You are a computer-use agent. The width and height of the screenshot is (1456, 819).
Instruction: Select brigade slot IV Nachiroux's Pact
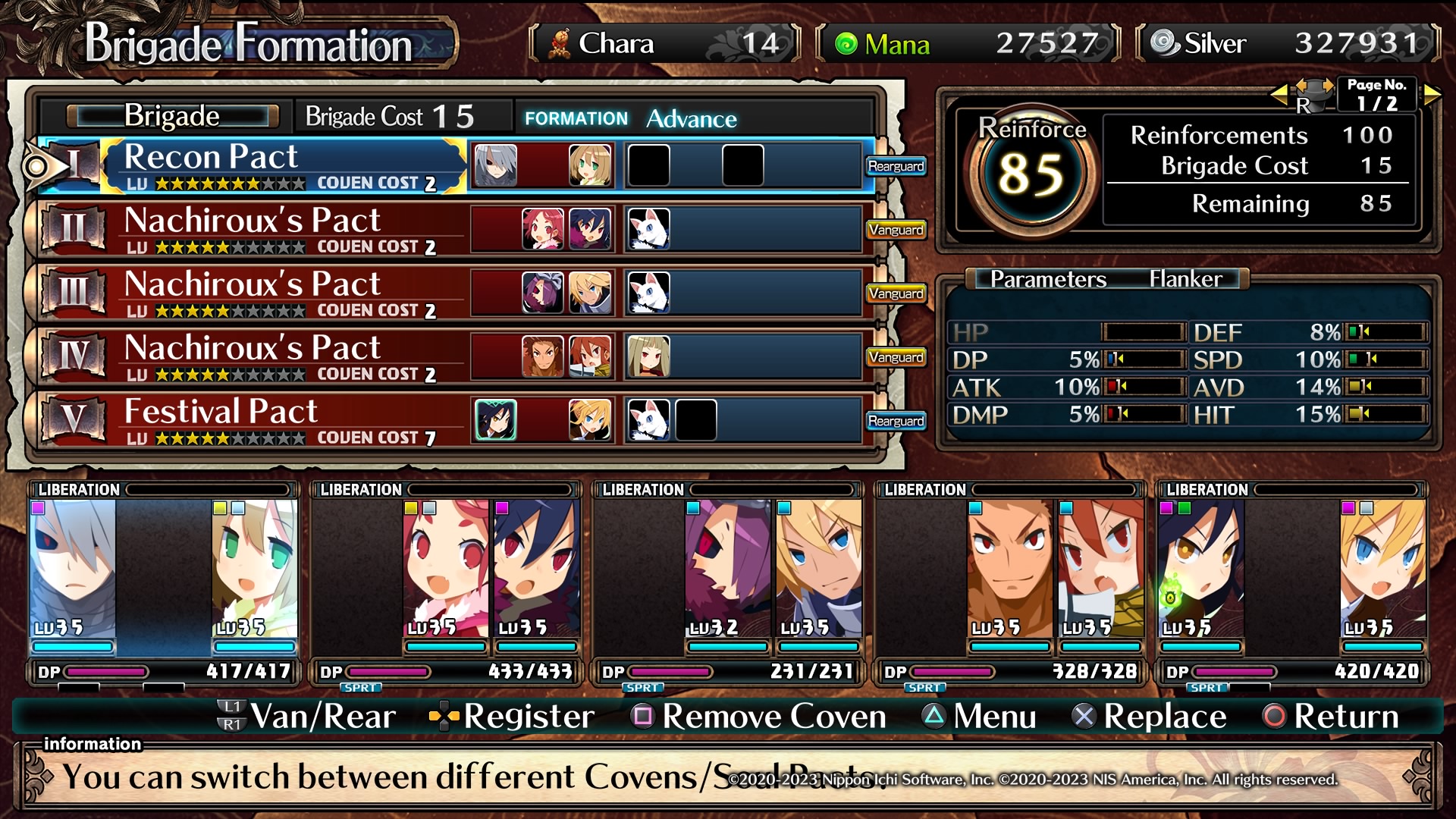tap(288, 356)
